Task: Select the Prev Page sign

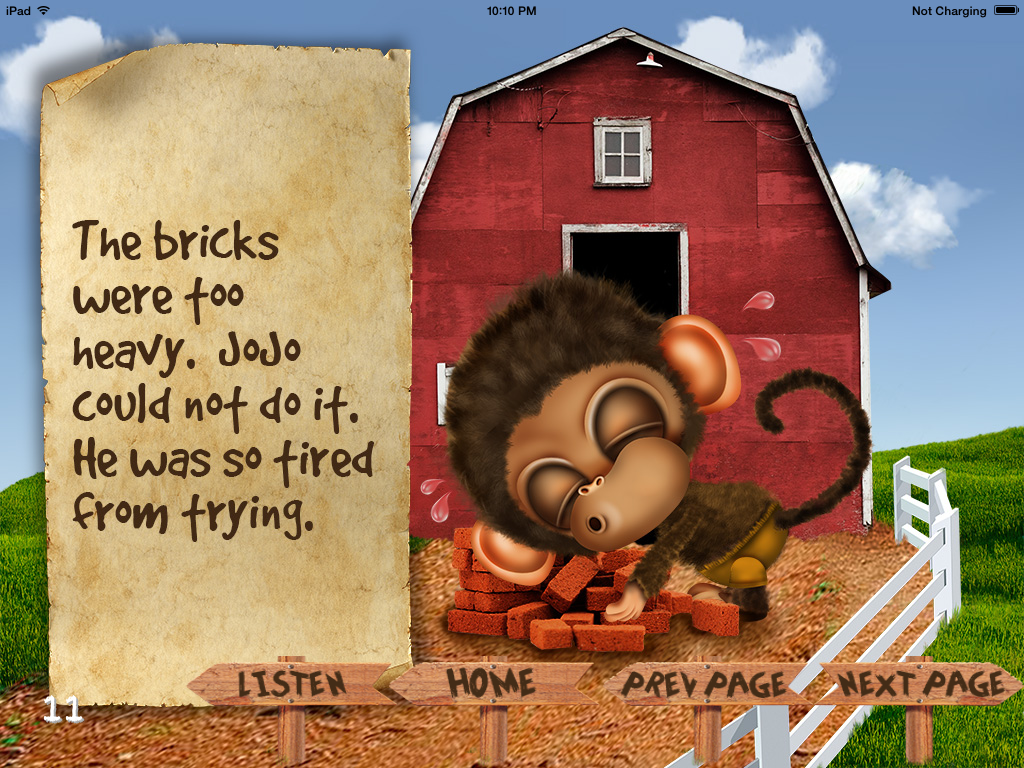Action: click(704, 685)
